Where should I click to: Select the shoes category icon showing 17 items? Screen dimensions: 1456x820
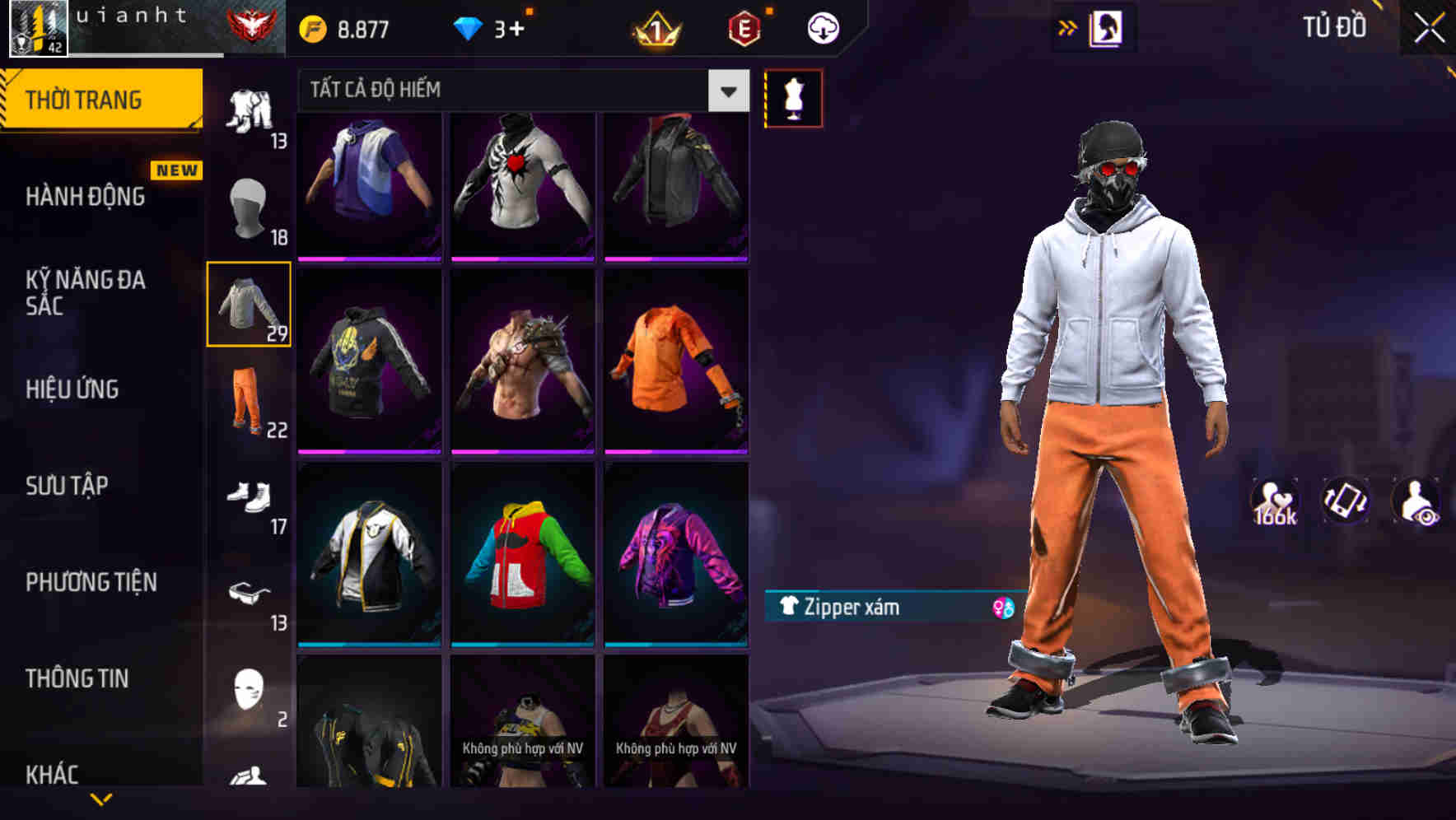(250, 498)
